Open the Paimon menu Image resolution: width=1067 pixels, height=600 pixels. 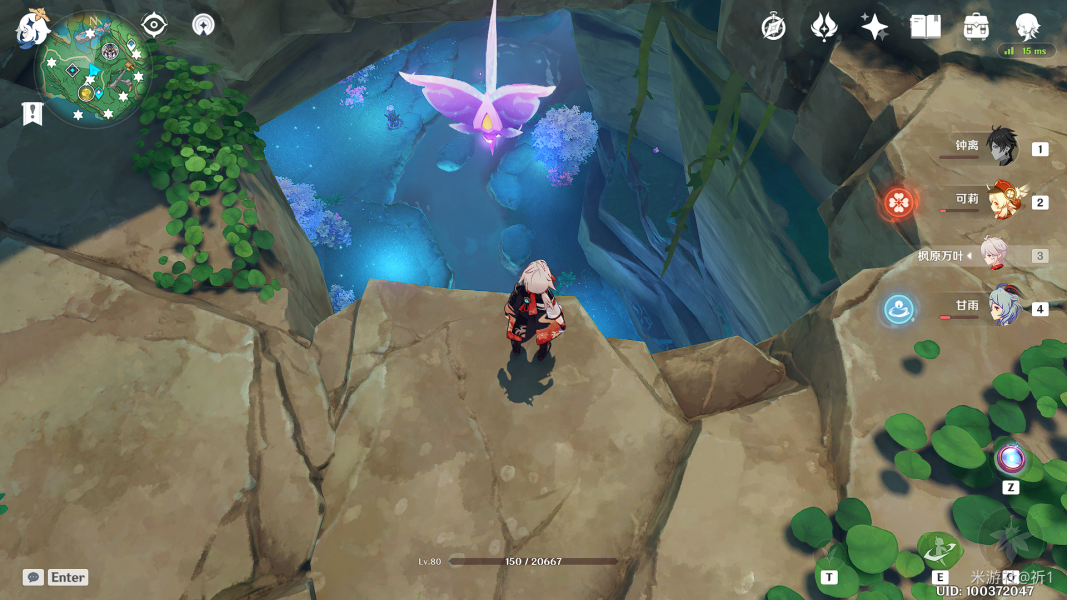(x=32, y=27)
